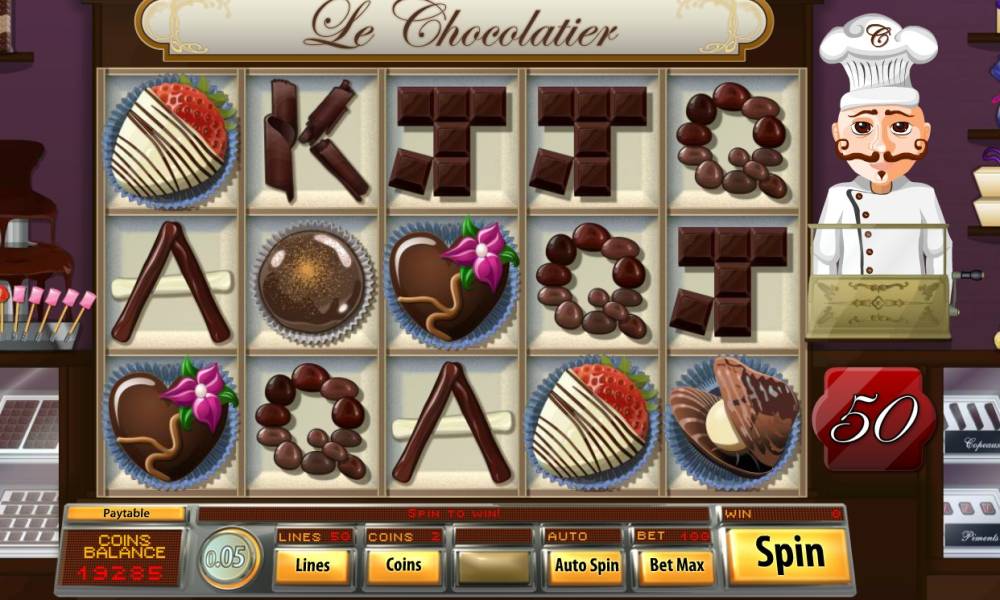Start Auto Spin

[585, 566]
